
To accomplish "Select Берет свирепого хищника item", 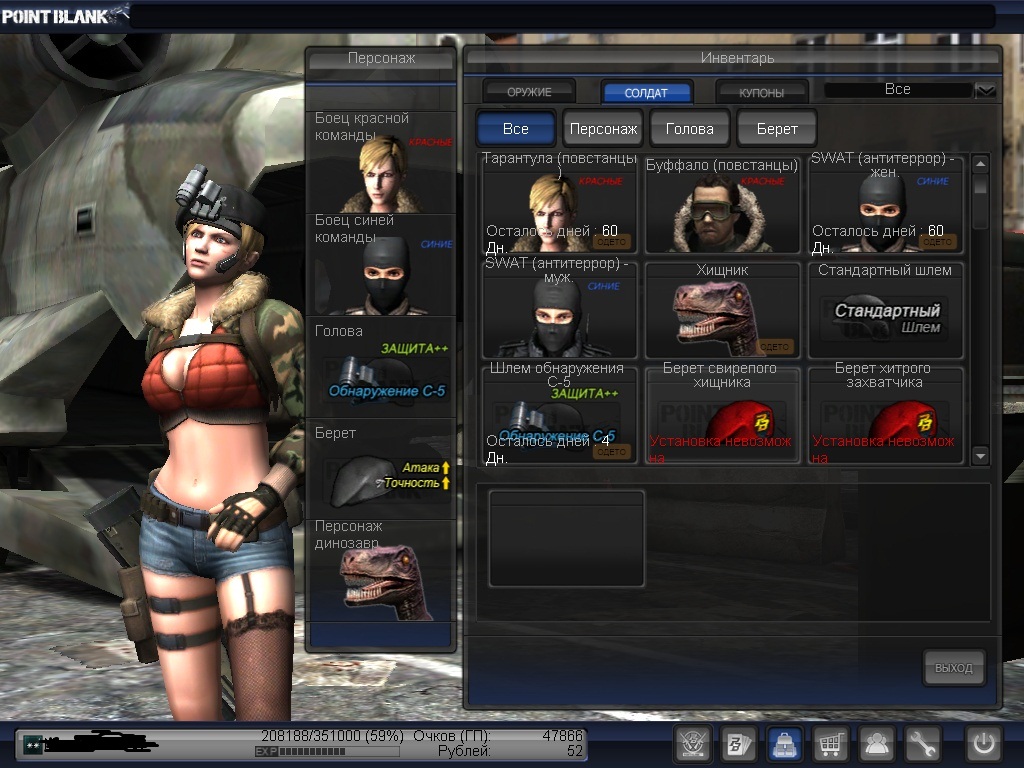I will pos(722,415).
